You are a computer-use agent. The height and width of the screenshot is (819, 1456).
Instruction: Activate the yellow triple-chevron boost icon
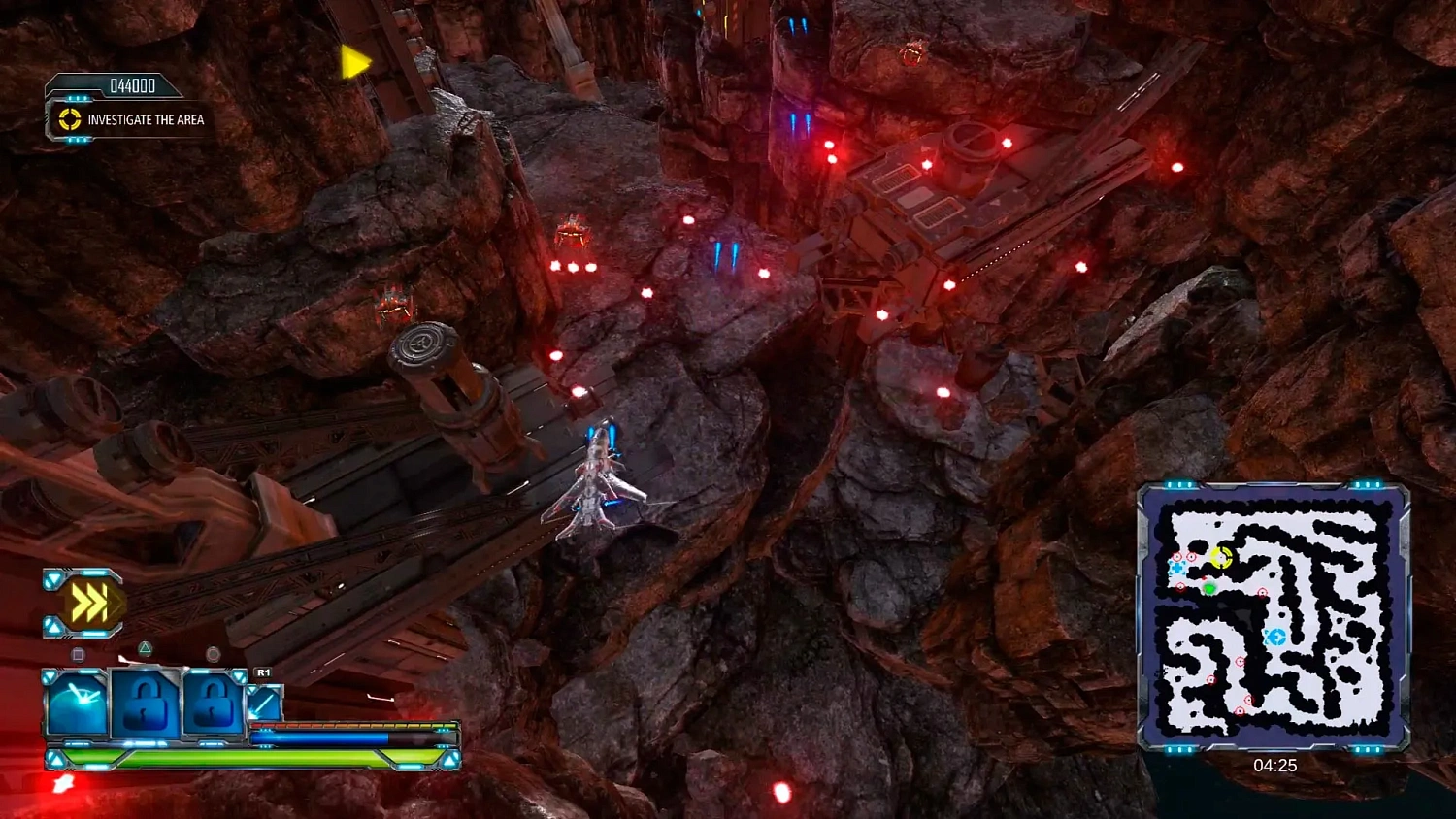88,604
